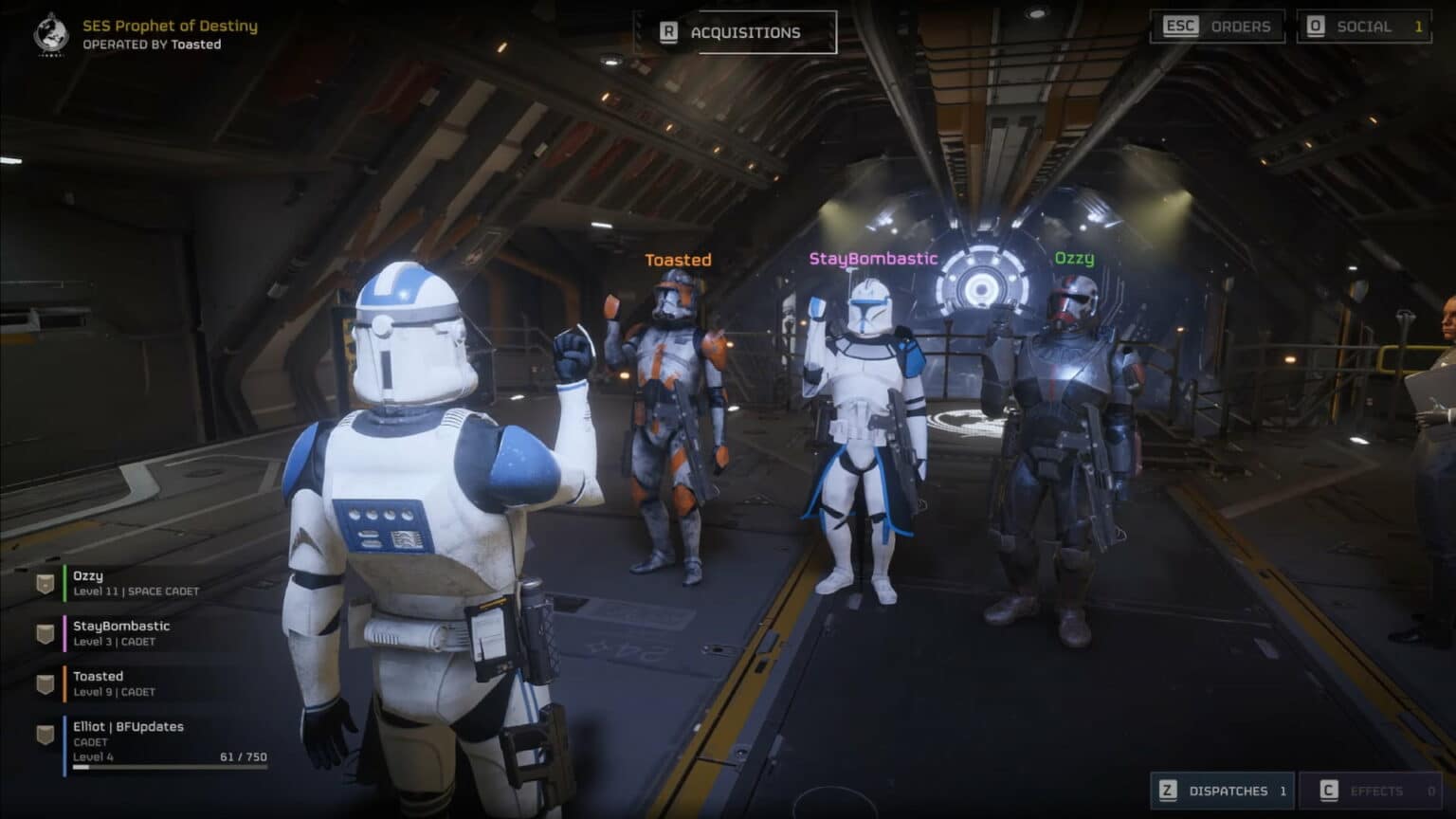Click the ESC keybind icon beside Orders
Viewport: 1456px width, 819px height.
click(1180, 27)
